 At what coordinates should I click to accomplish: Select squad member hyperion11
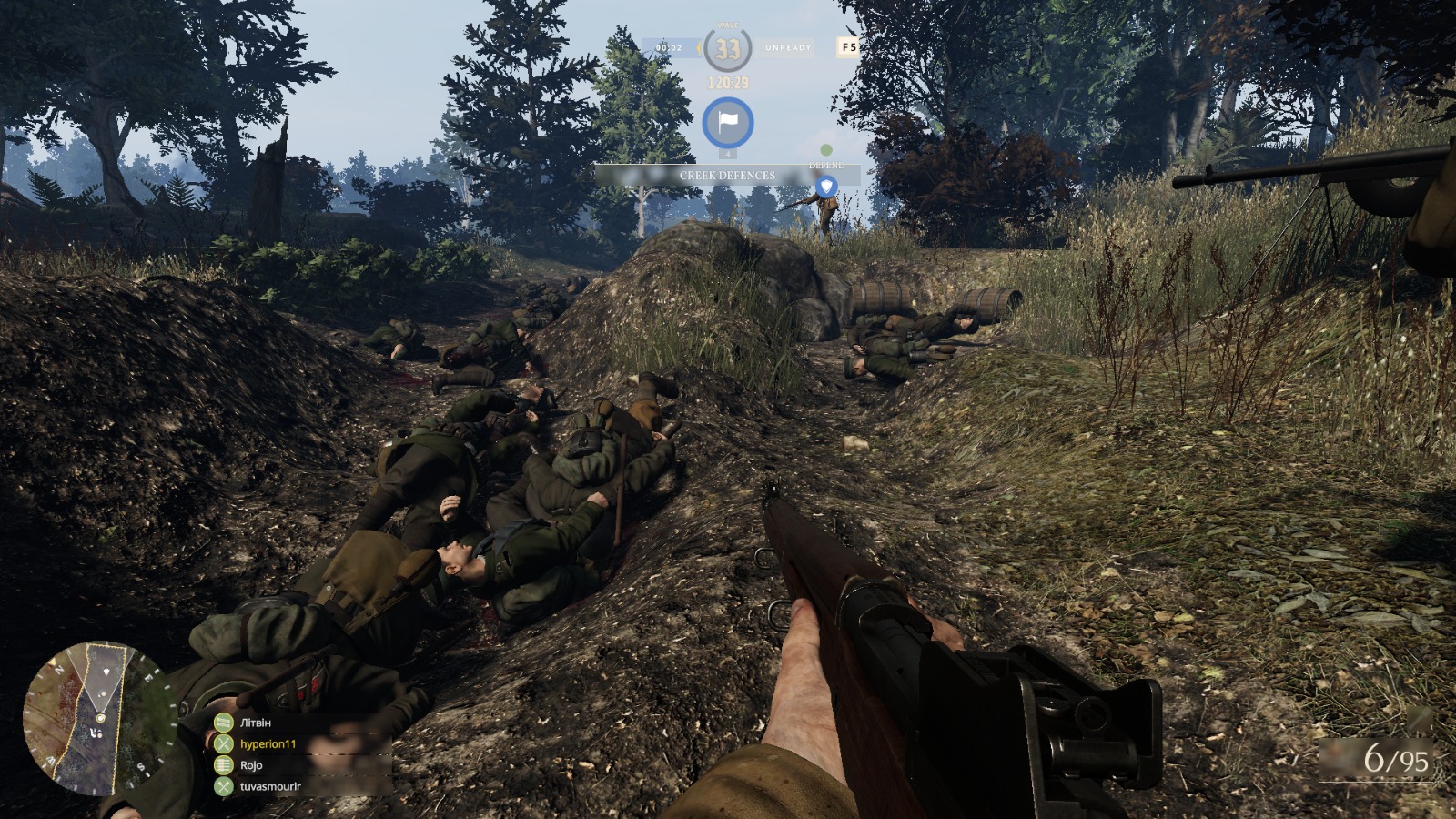268,743
